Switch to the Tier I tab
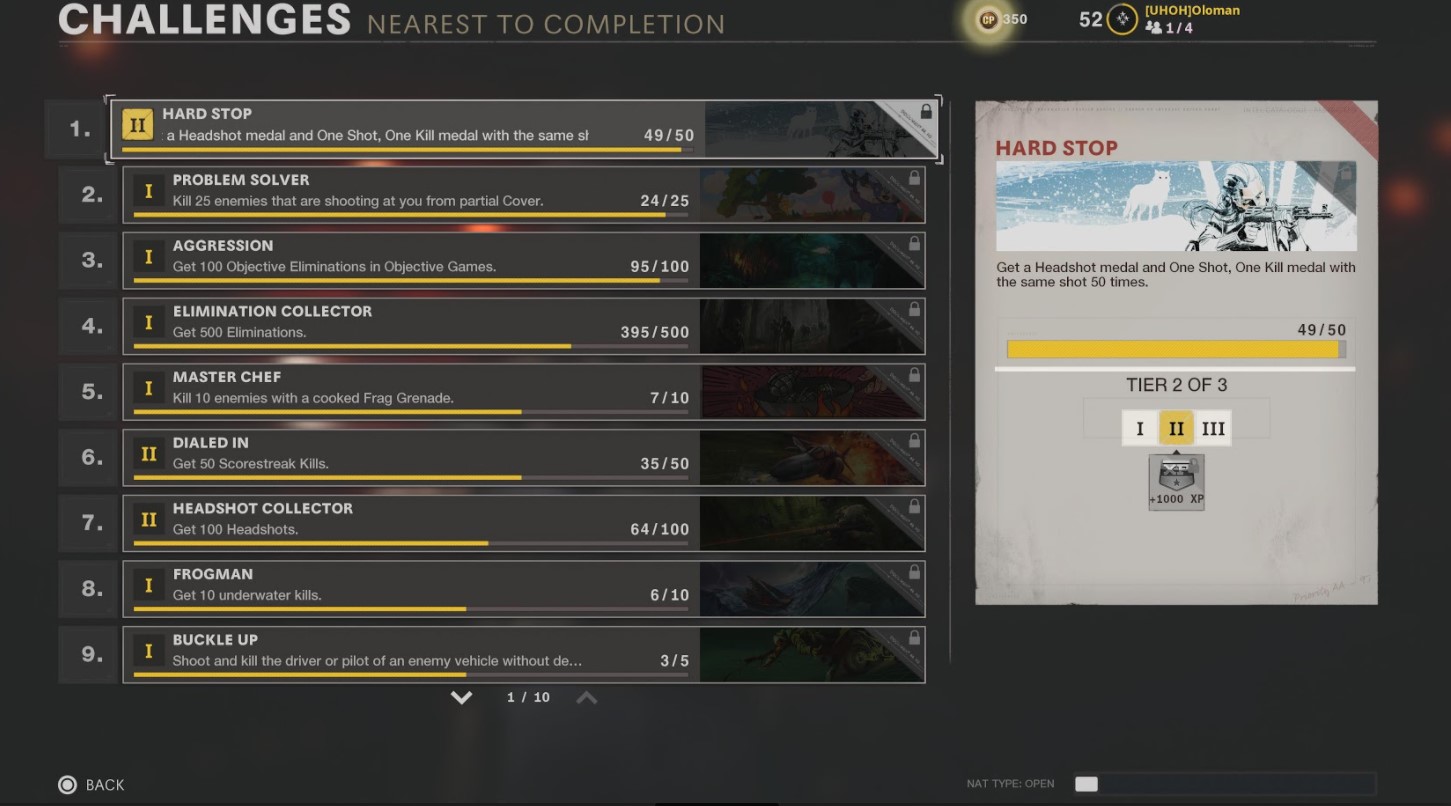 1141,427
